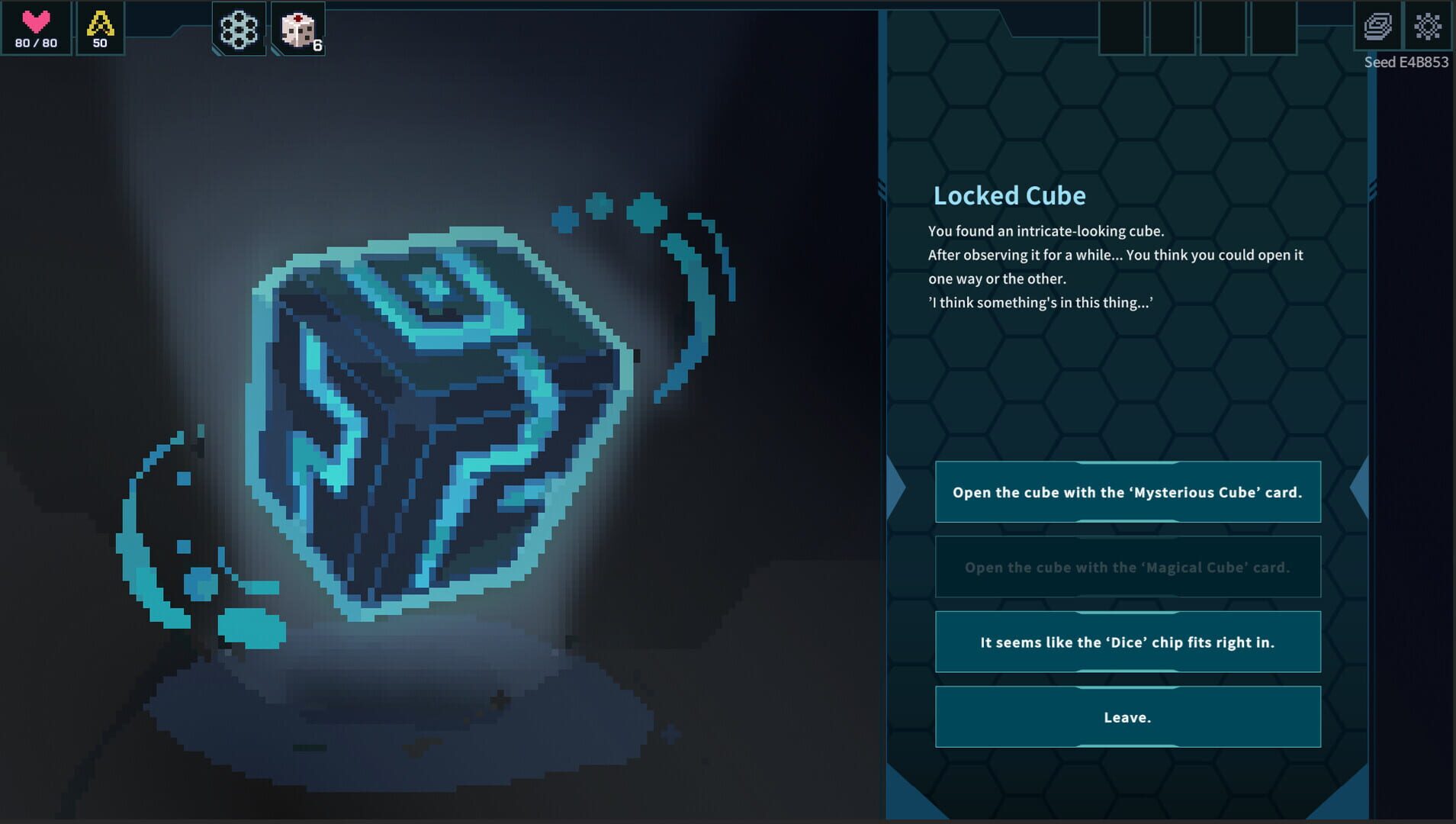Screen dimensions: 1456x824
Task: Click the dice count badge showing 6
Action: 316,44
